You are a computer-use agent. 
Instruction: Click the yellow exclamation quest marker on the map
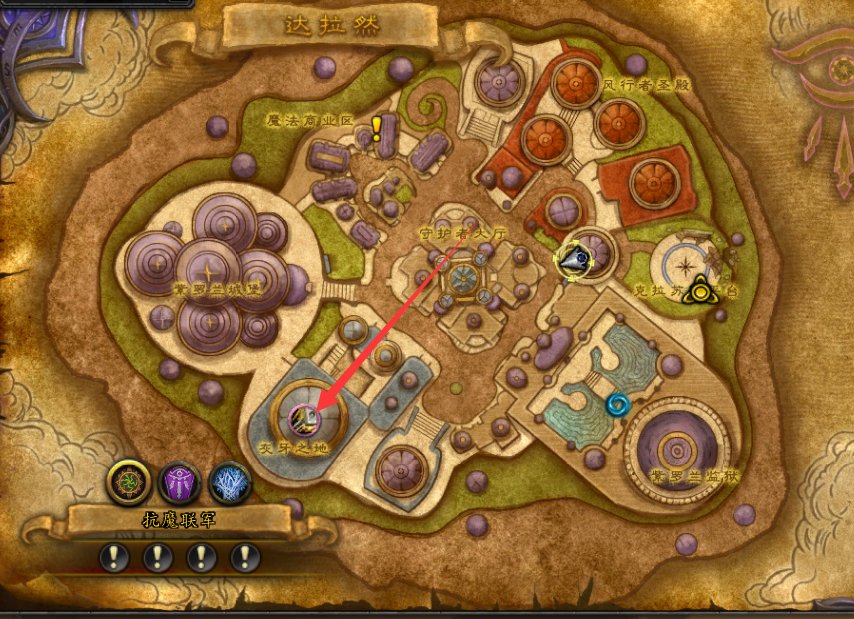click(376, 127)
